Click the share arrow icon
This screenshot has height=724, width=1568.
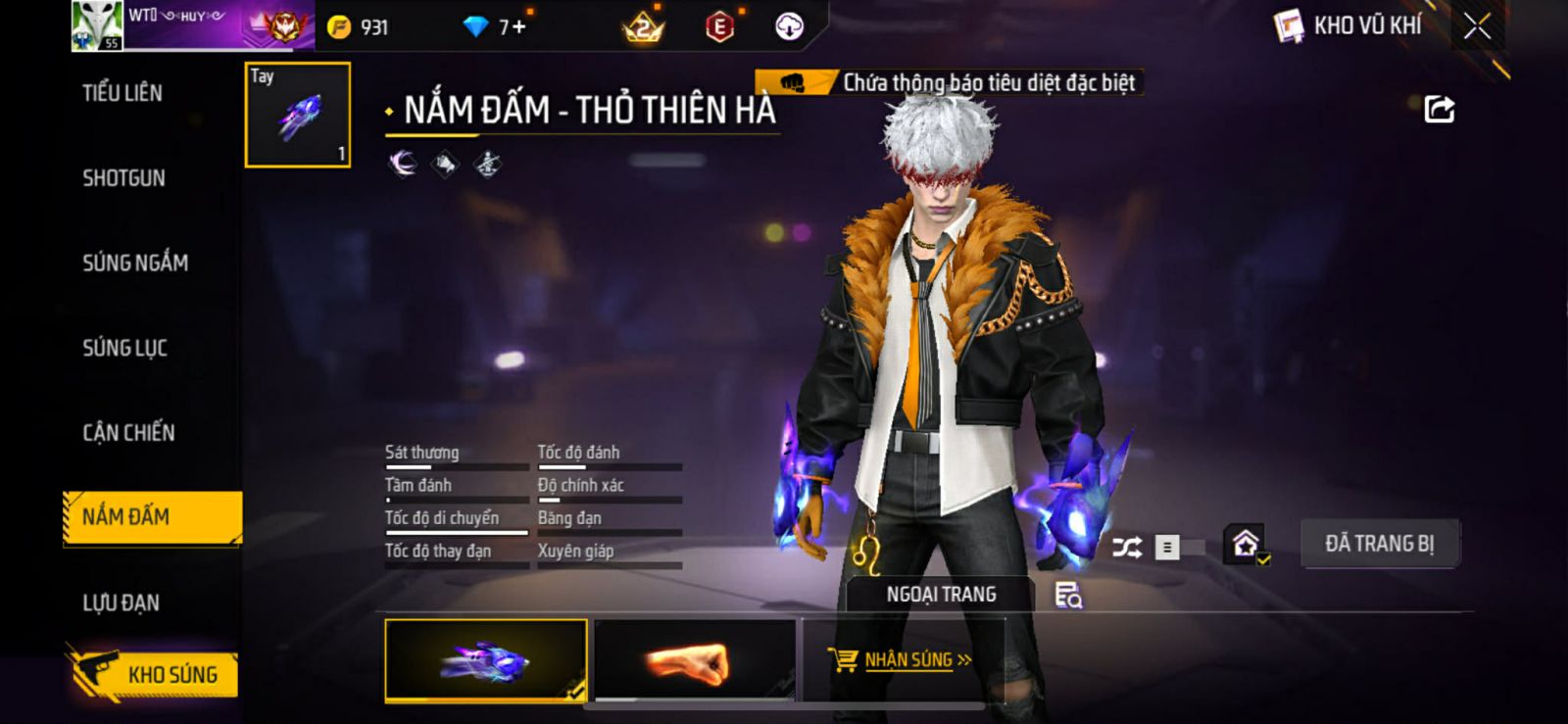(1439, 109)
